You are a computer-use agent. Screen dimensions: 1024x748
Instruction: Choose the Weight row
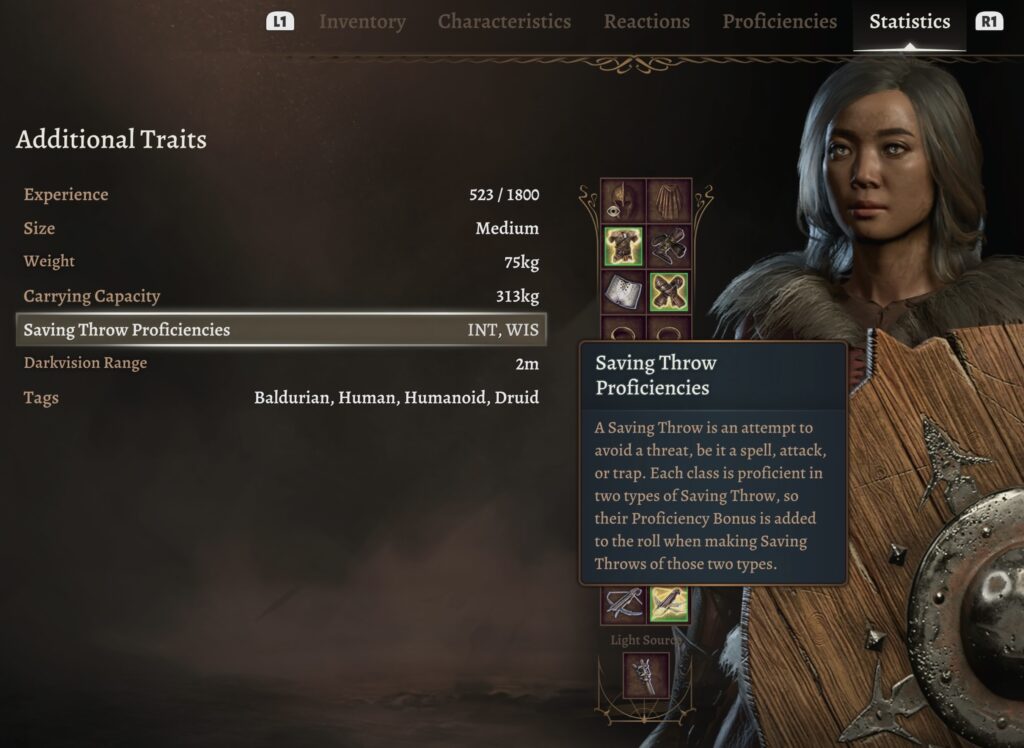tap(281, 262)
